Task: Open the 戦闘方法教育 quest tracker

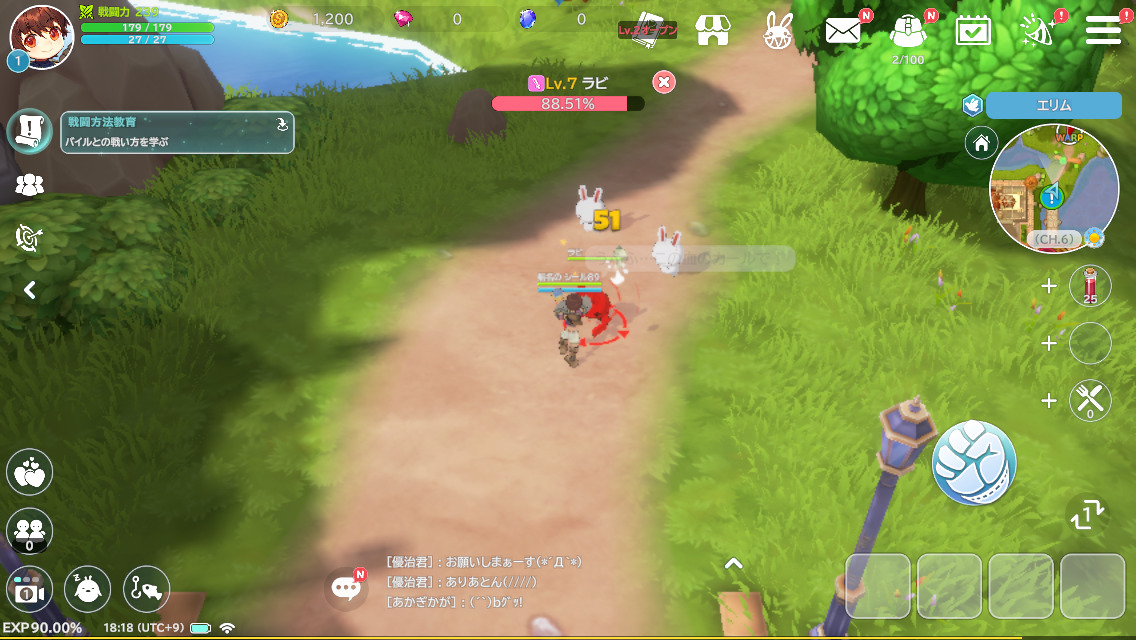Action: coord(178,132)
